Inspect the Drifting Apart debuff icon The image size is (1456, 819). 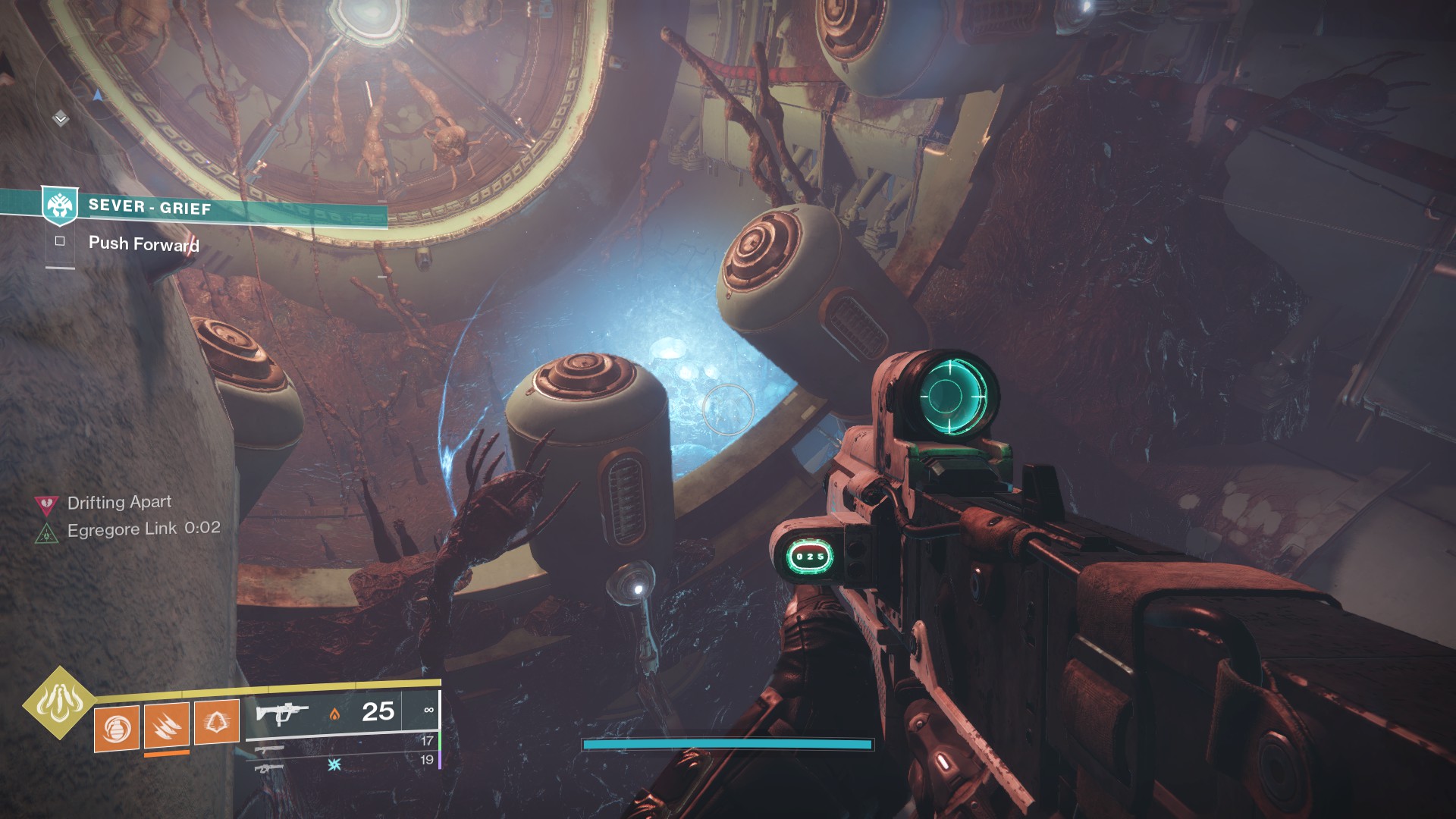point(47,504)
